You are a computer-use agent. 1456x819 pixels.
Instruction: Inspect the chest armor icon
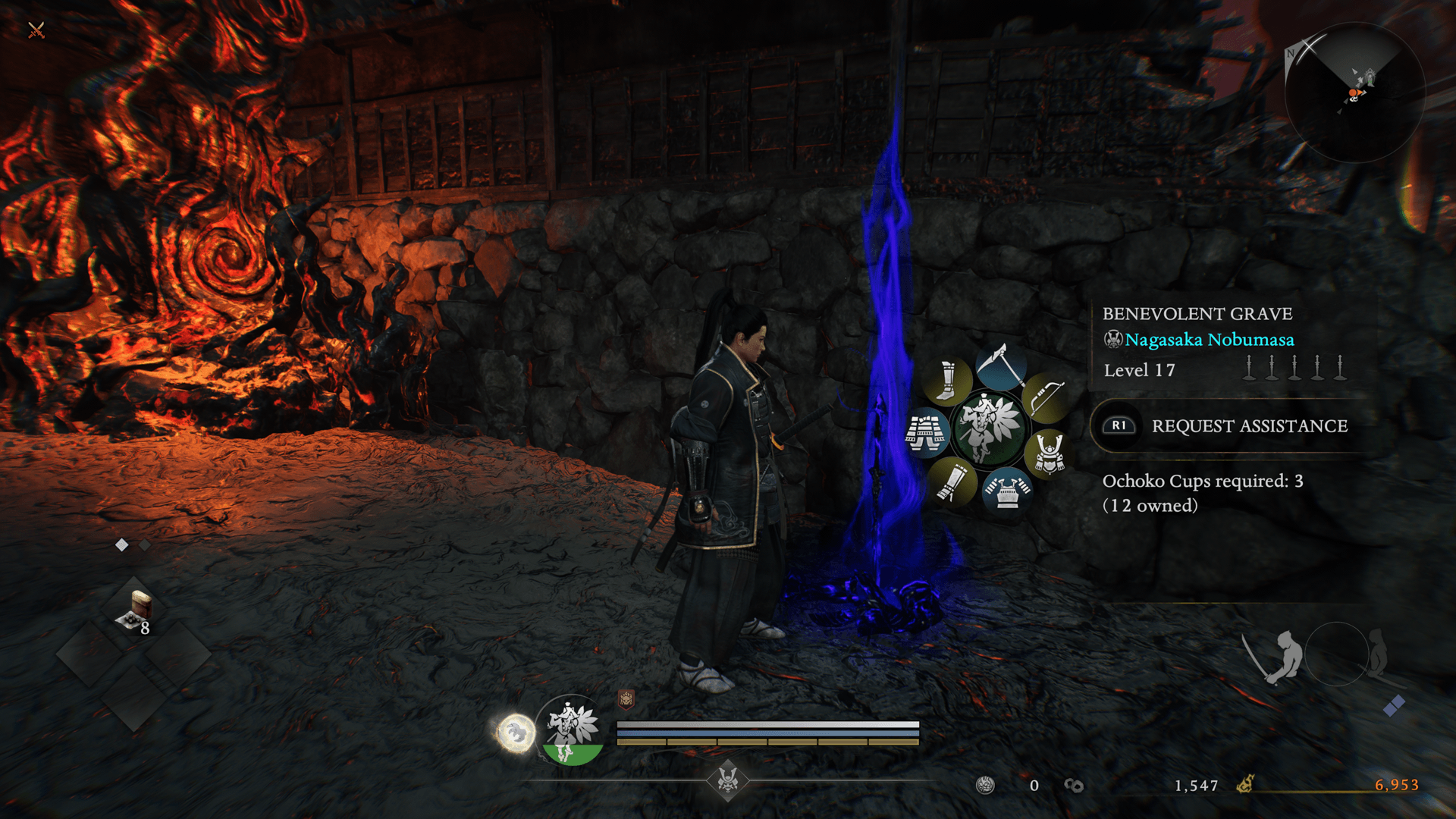tap(1007, 489)
